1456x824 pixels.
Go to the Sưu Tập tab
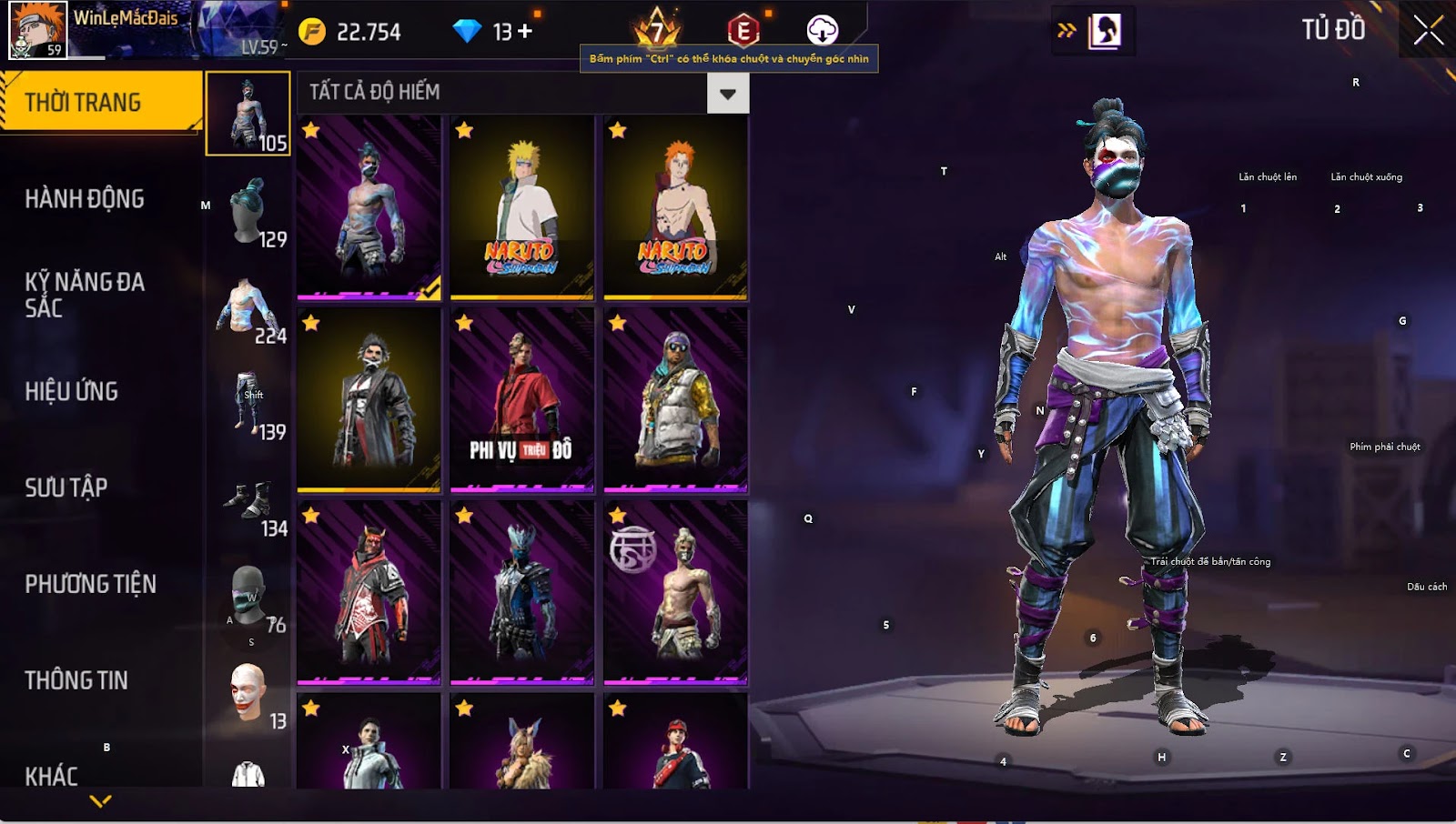click(66, 487)
